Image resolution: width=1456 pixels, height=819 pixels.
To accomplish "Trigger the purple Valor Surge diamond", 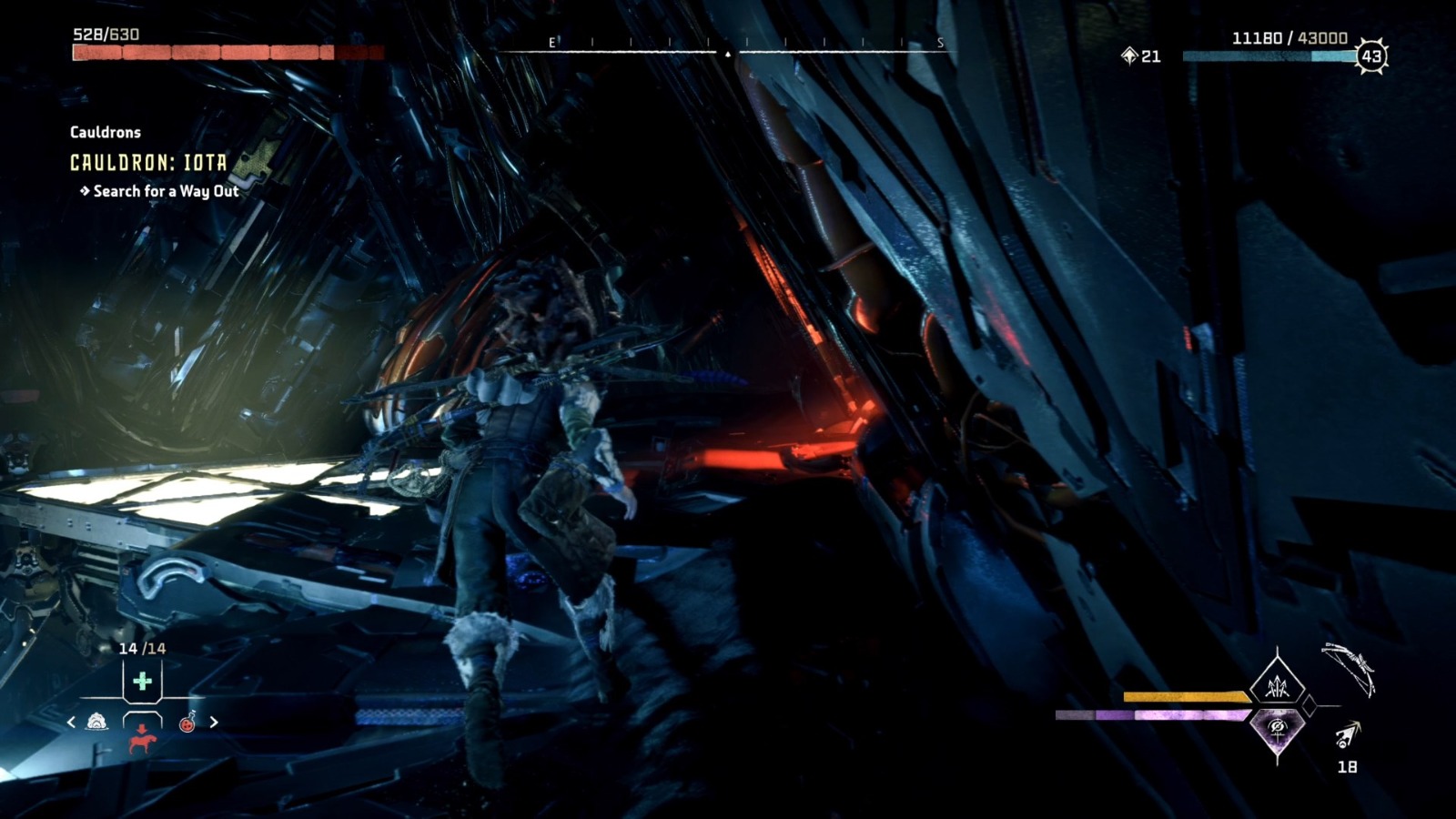I will pyautogui.click(x=1277, y=727).
